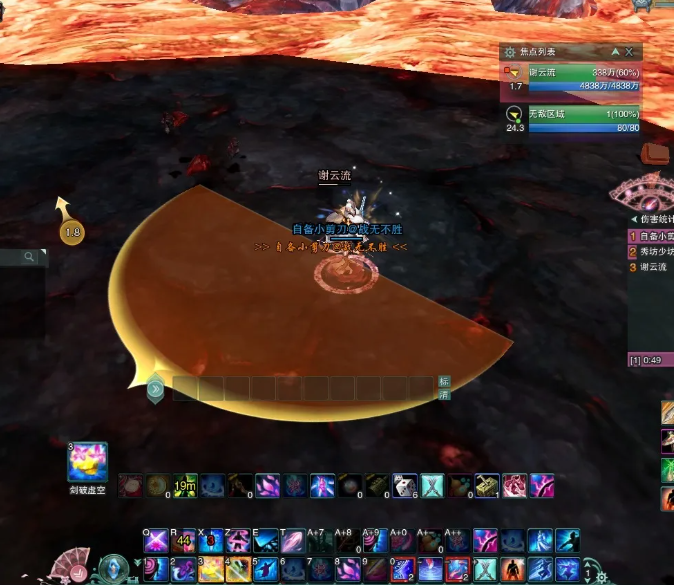This screenshot has width=674, height=585.
Task: Collapse the 伤害统计 damage panel arrow
Action: [634, 219]
